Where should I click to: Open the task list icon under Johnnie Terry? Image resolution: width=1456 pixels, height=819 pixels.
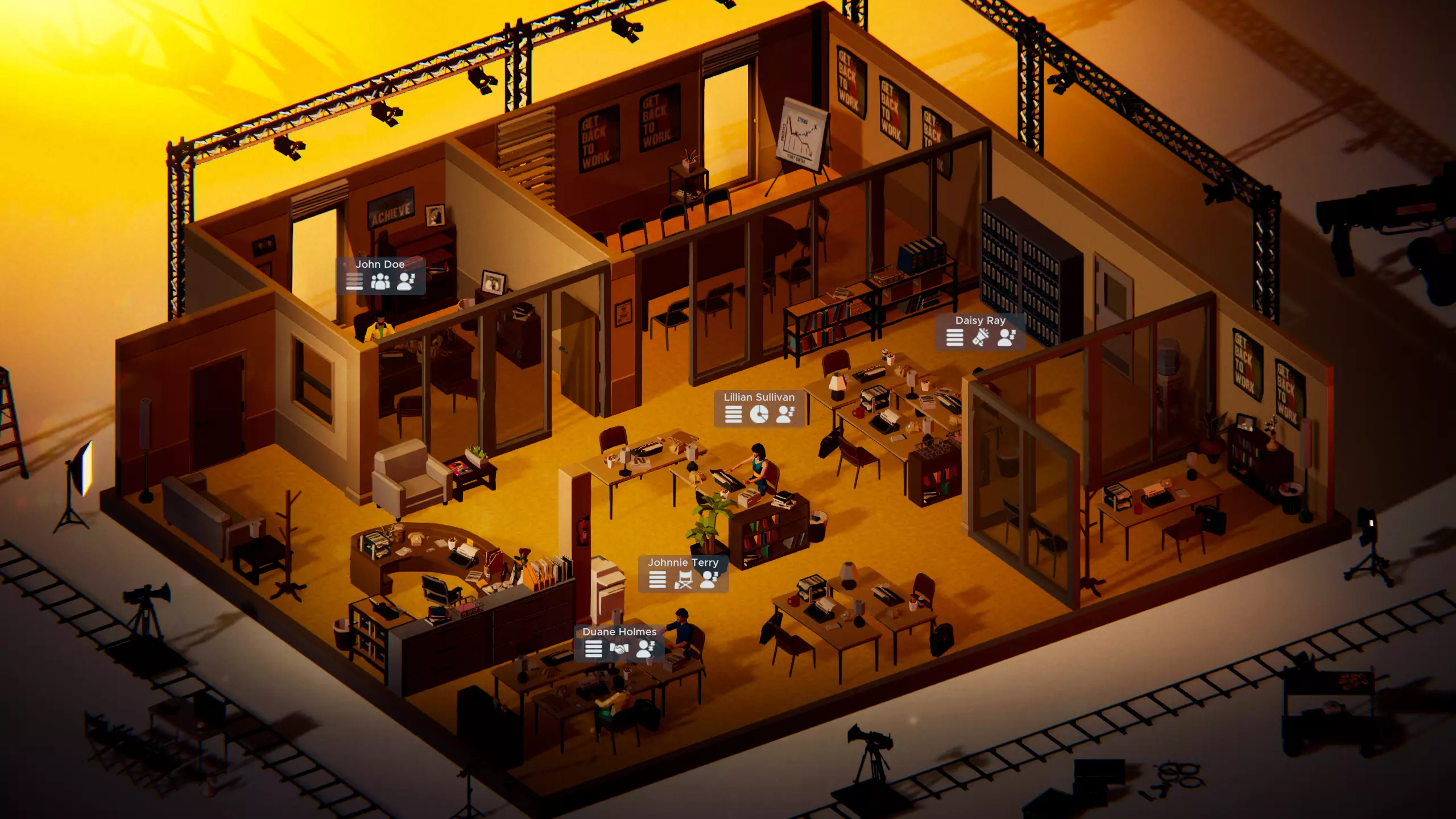tap(657, 580)
